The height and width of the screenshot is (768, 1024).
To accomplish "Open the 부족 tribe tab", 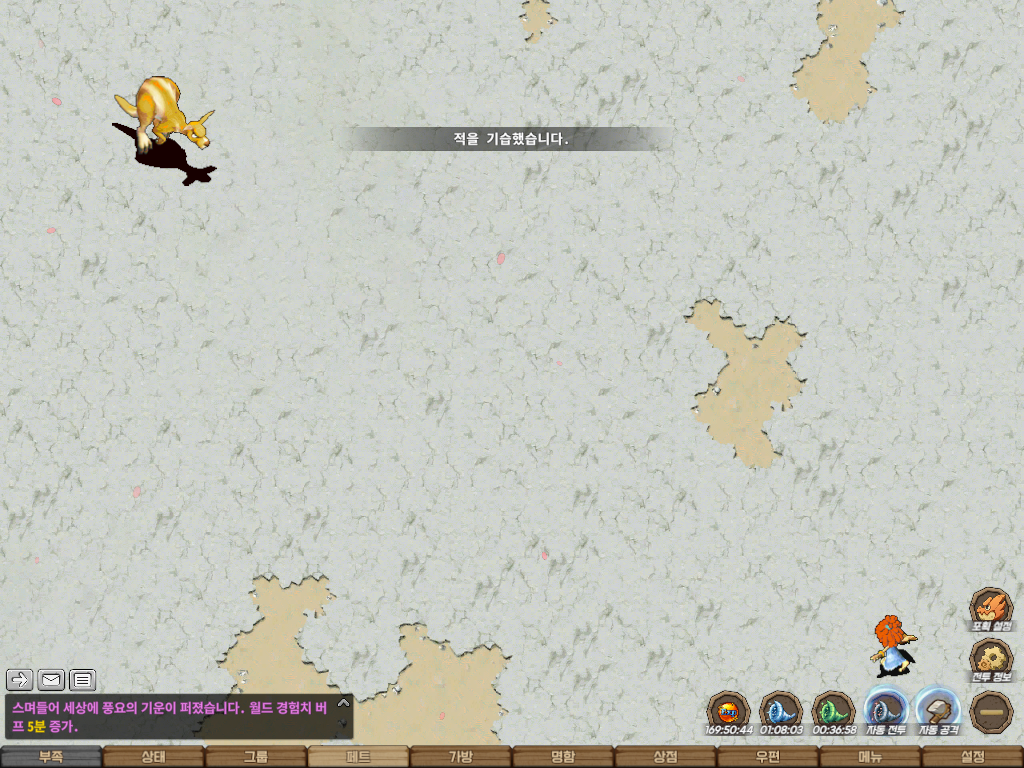I will tap(51, 757).
